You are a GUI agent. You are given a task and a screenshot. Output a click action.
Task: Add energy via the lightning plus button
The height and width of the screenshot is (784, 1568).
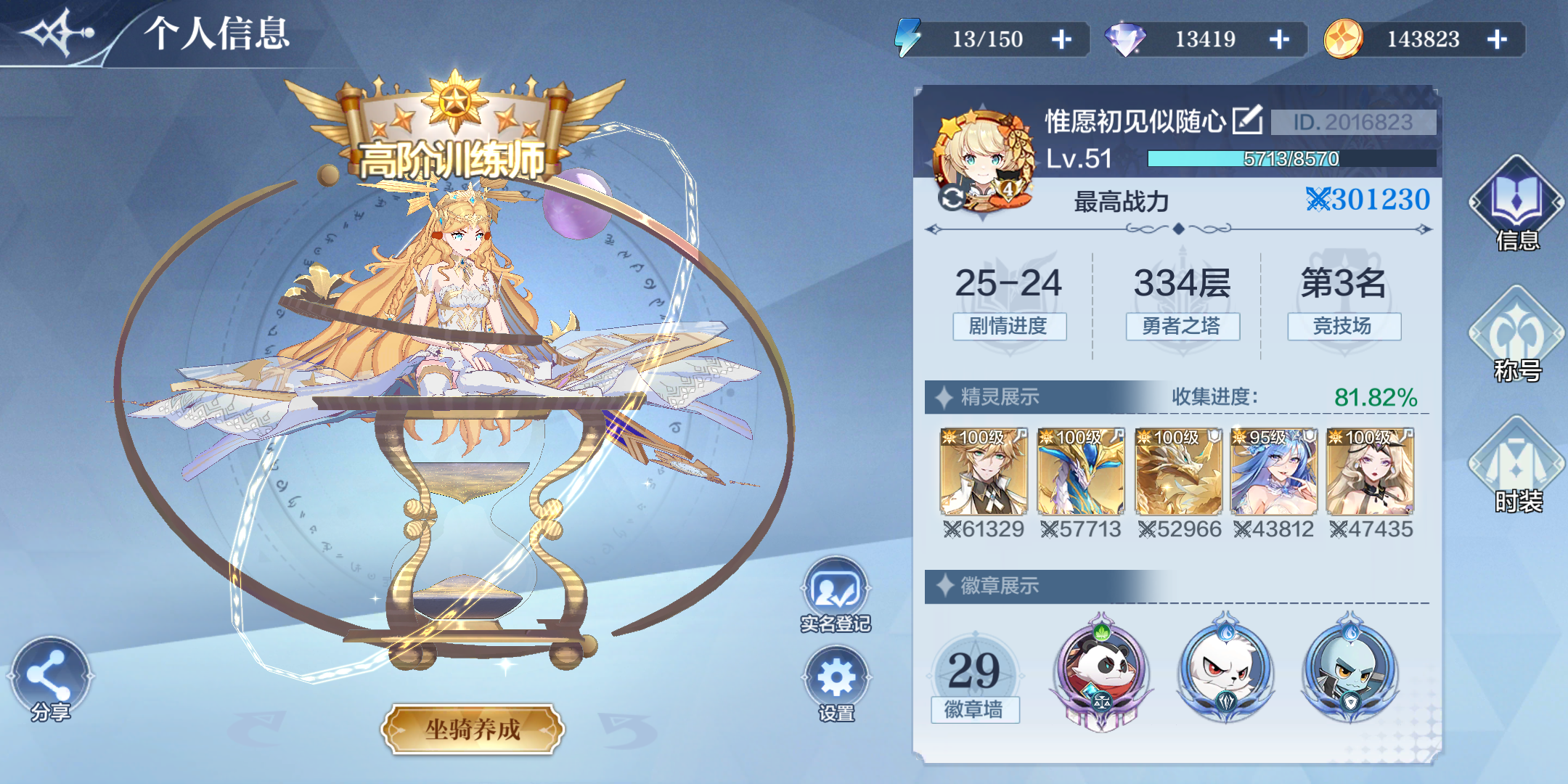point(1062,39)
